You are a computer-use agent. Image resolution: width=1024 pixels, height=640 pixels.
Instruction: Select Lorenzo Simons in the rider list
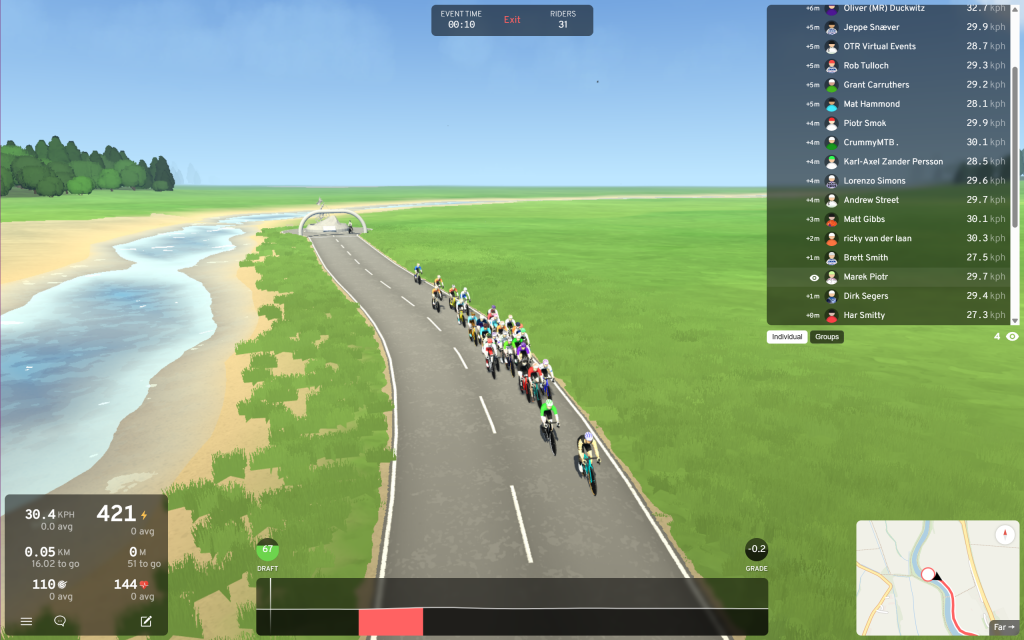[874, 181]
